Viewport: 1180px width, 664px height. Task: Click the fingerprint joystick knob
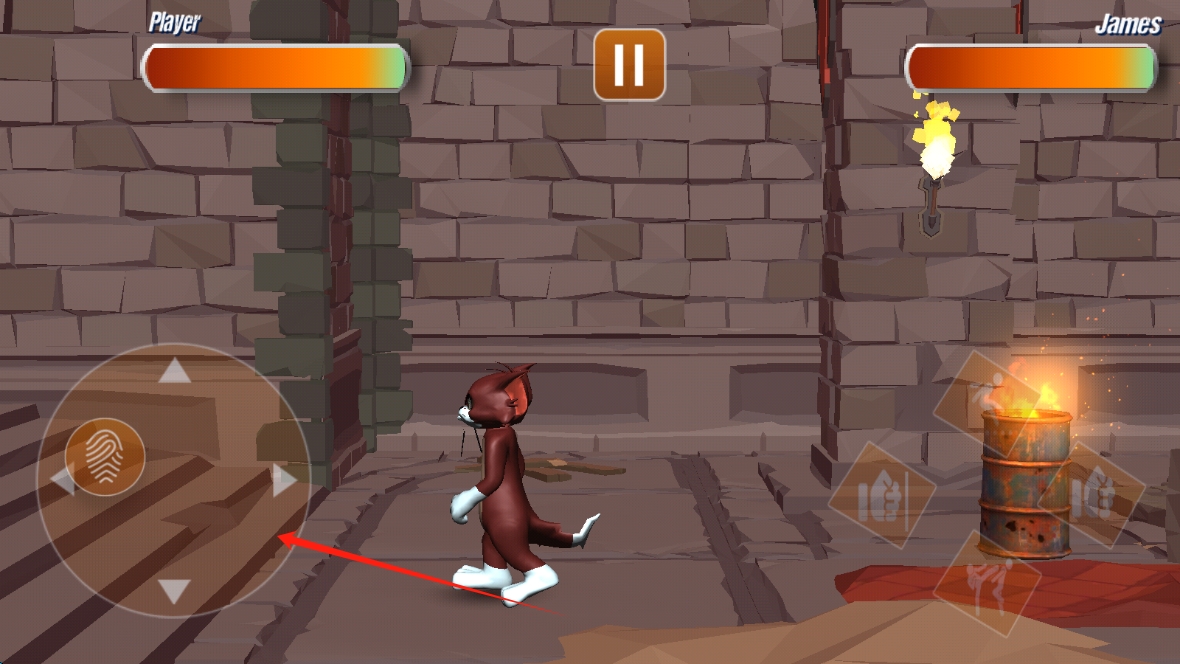(x=105, y=457)
